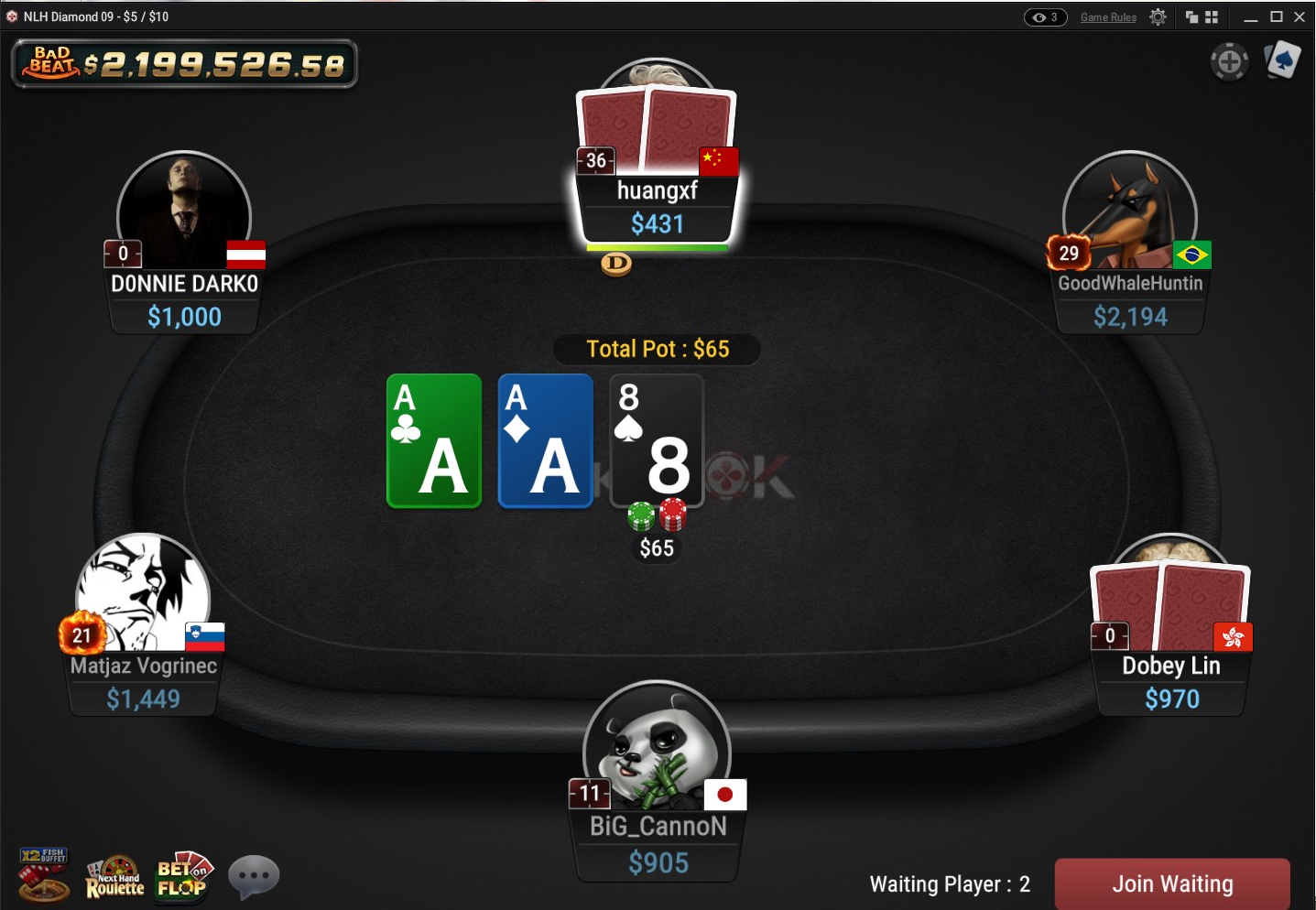The image size is (1316, 910).
Task: Select the ace of clubs community card
Action: pyautogui.click(x=433, y=441)
